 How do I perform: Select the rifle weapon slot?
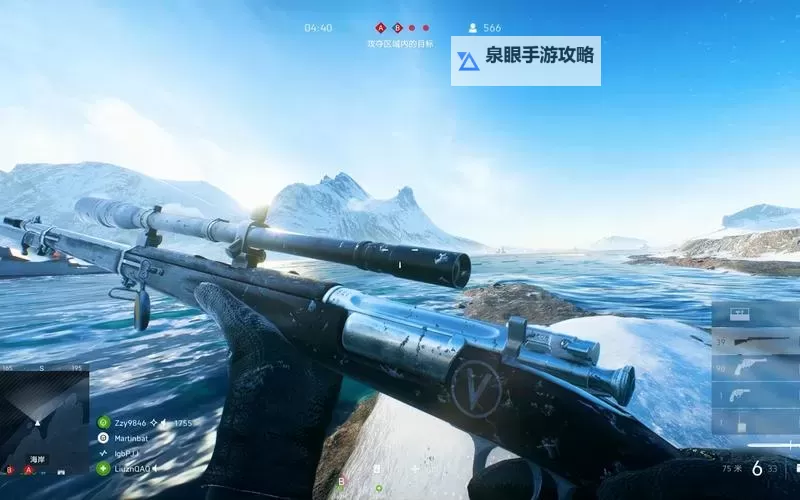point(755,342)
